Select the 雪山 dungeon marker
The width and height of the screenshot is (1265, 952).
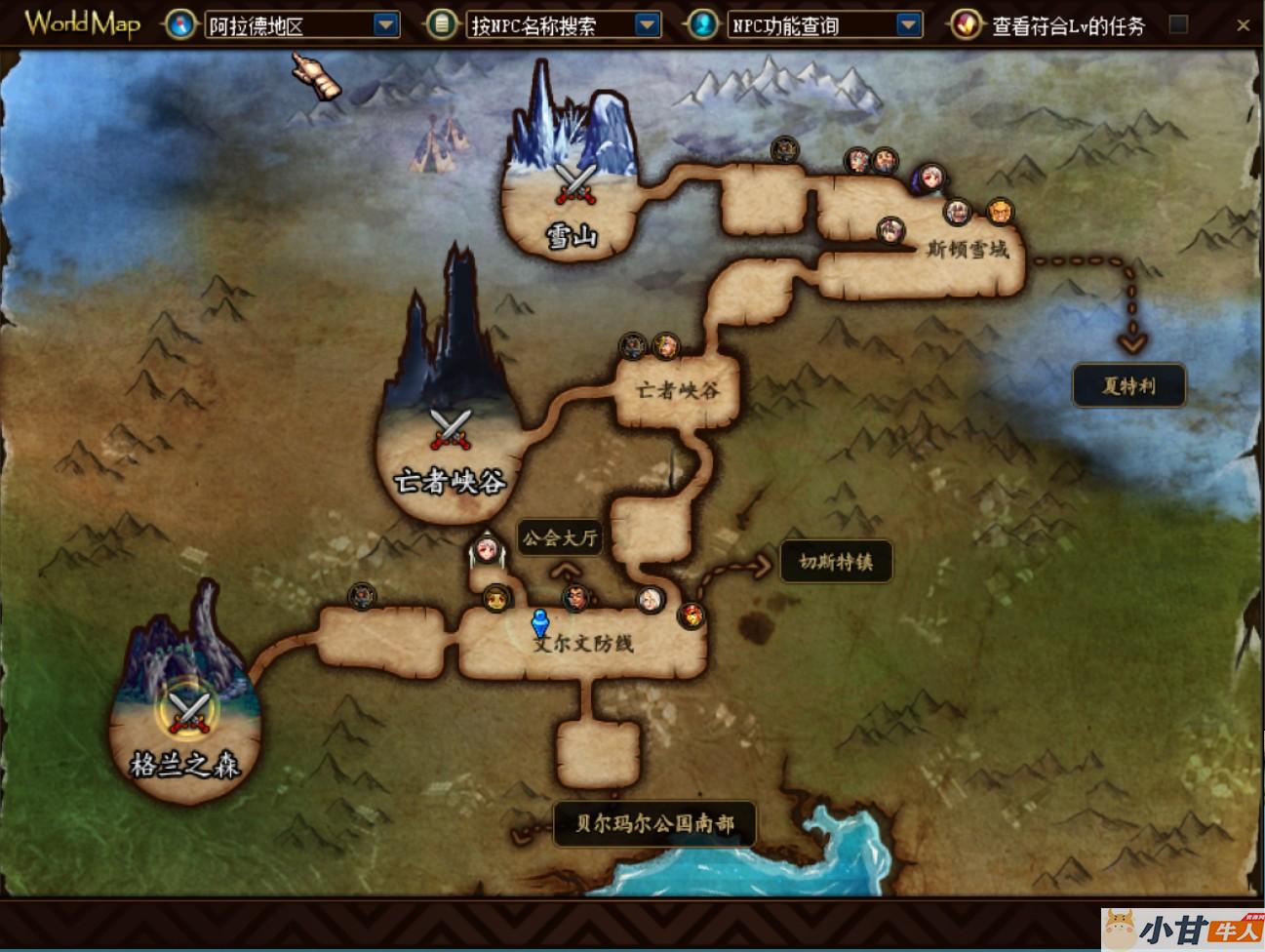[574, 183]
